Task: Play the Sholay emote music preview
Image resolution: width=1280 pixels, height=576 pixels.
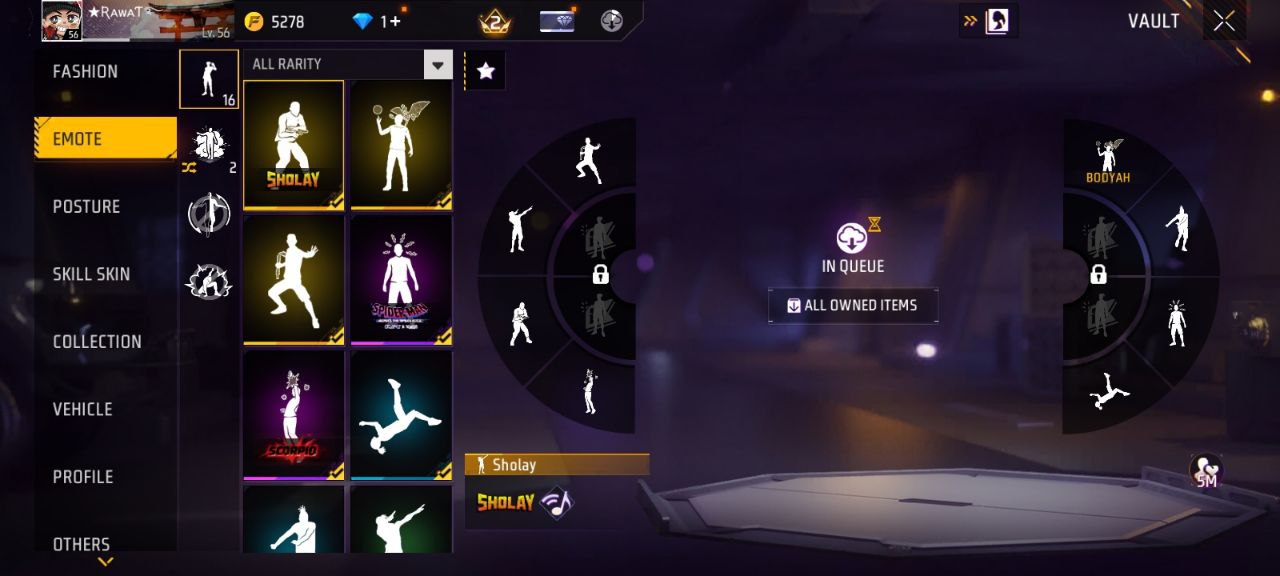Action: click(557, 502)
